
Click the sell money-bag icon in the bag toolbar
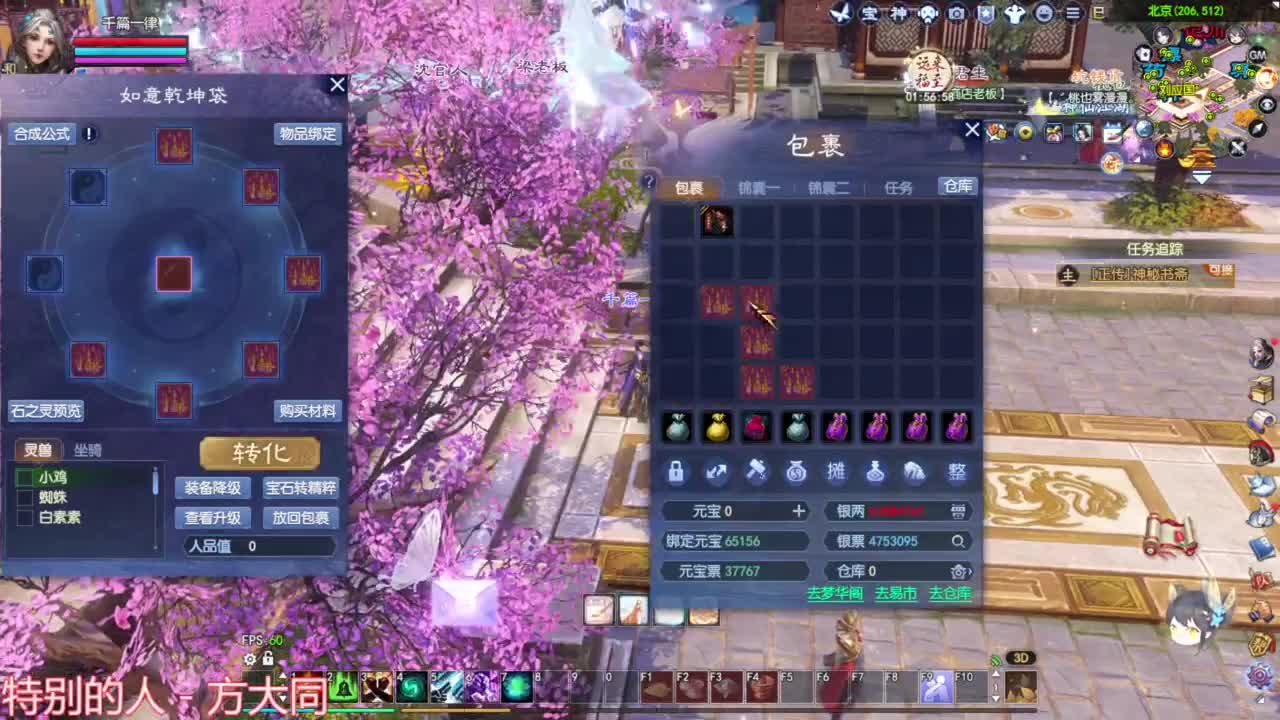pos(795,473)
